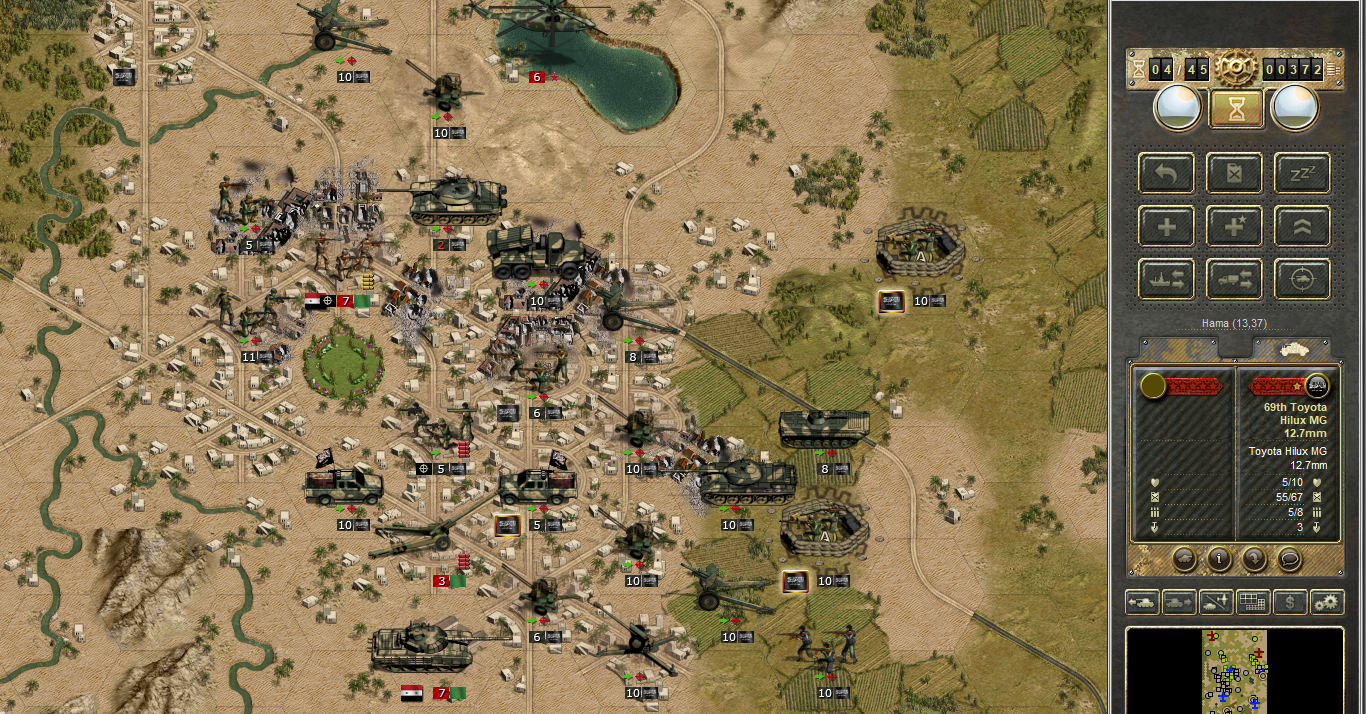This screenshot has width=1366, height=714.
Task: End the turn with the hourglass button
Action: pos(1235,108)
